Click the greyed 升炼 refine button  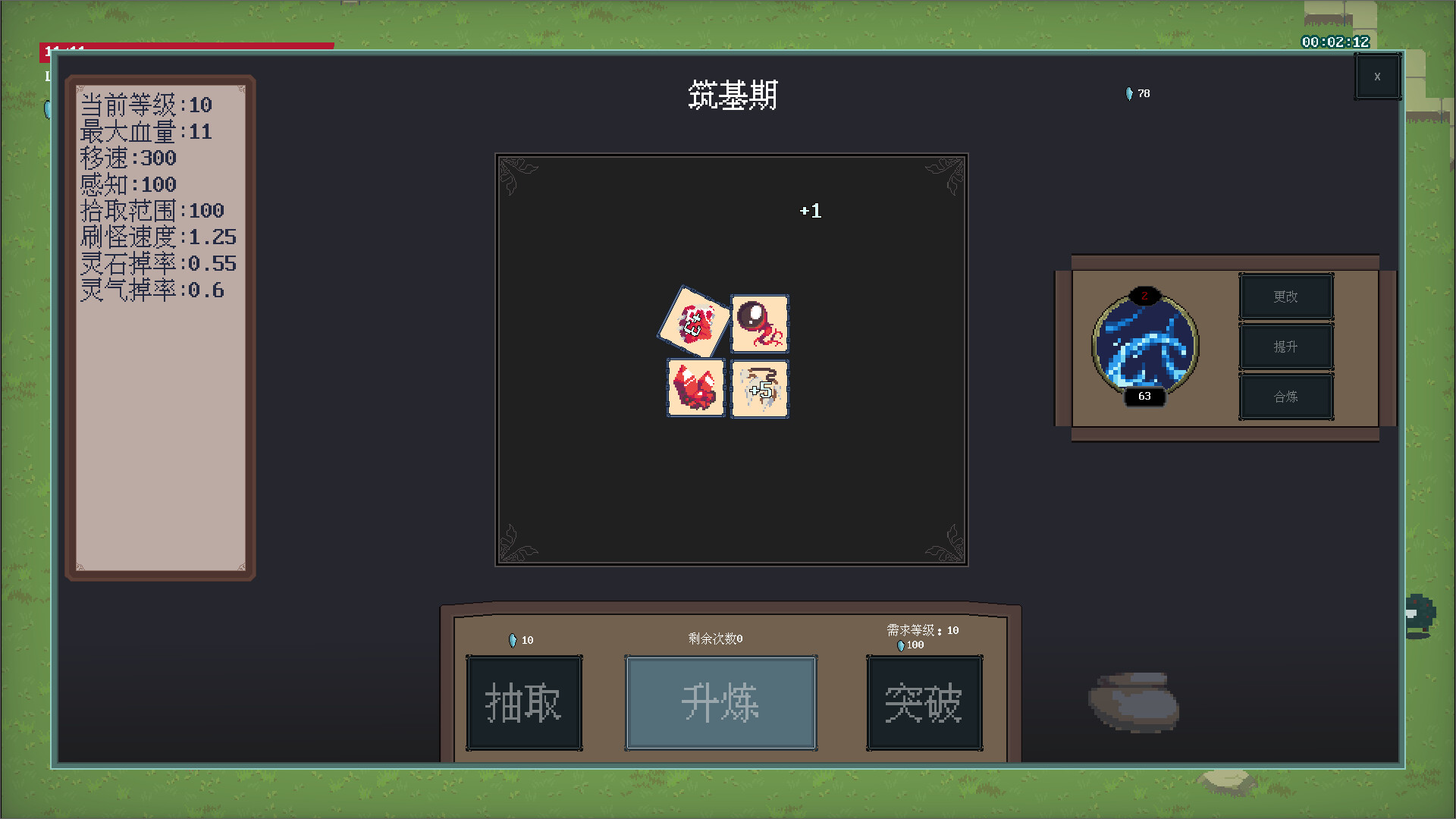[720, 702]
